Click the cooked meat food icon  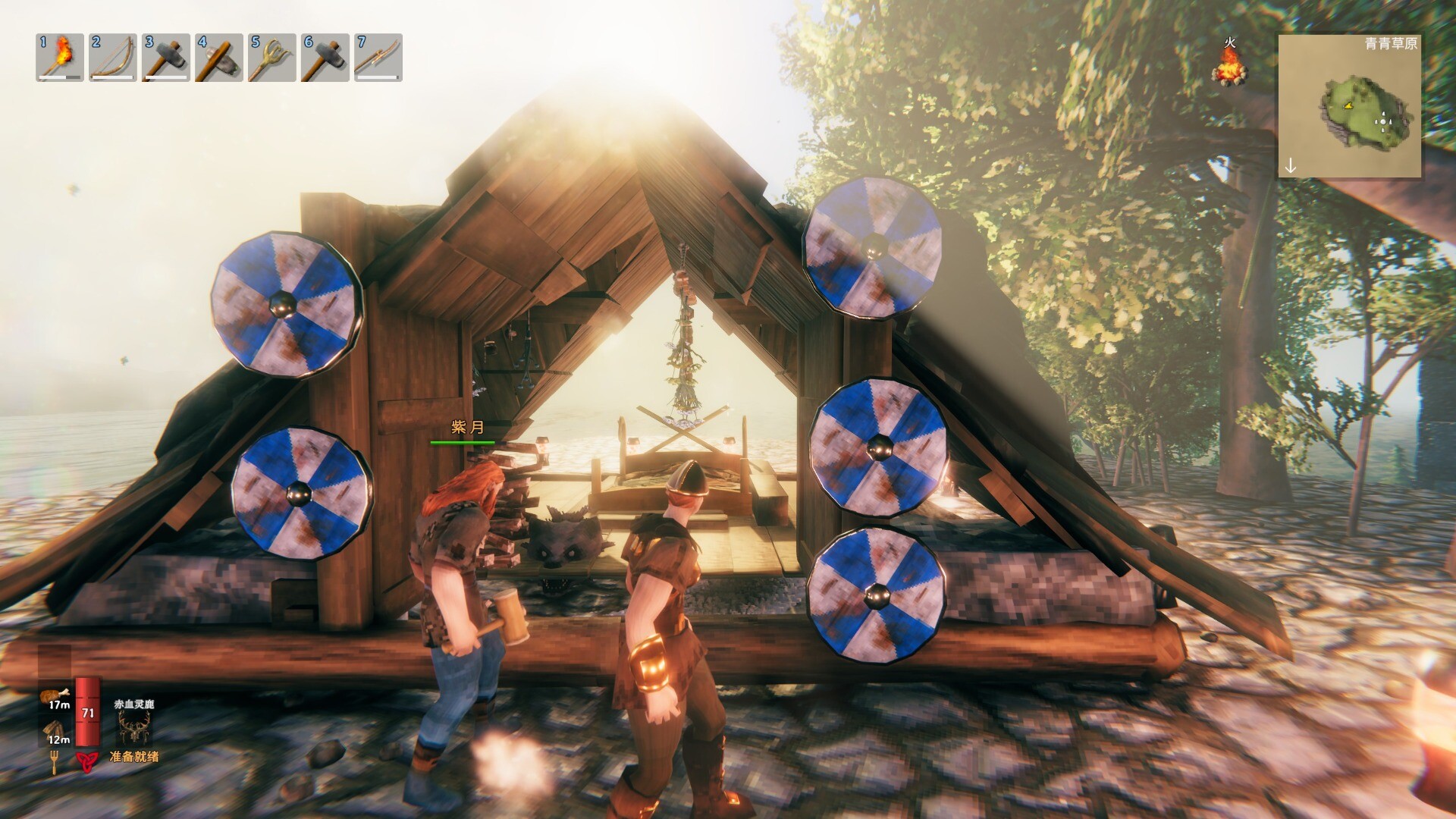tap(58, 695)
